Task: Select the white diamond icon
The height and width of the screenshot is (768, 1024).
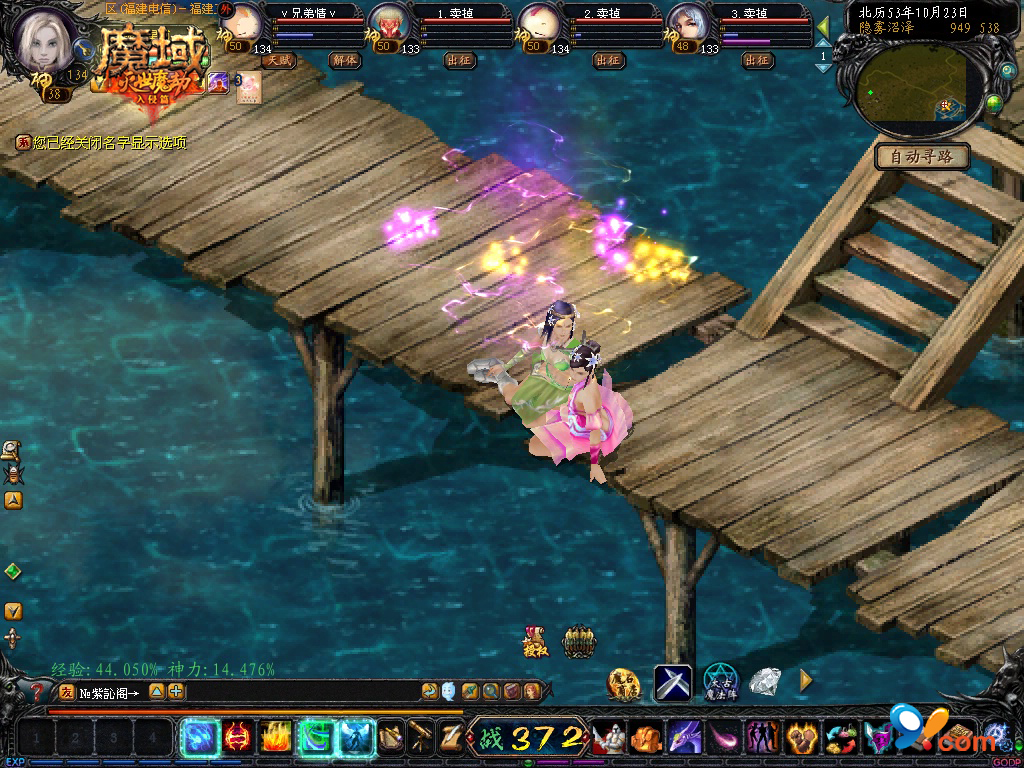Action: point(765,682)
